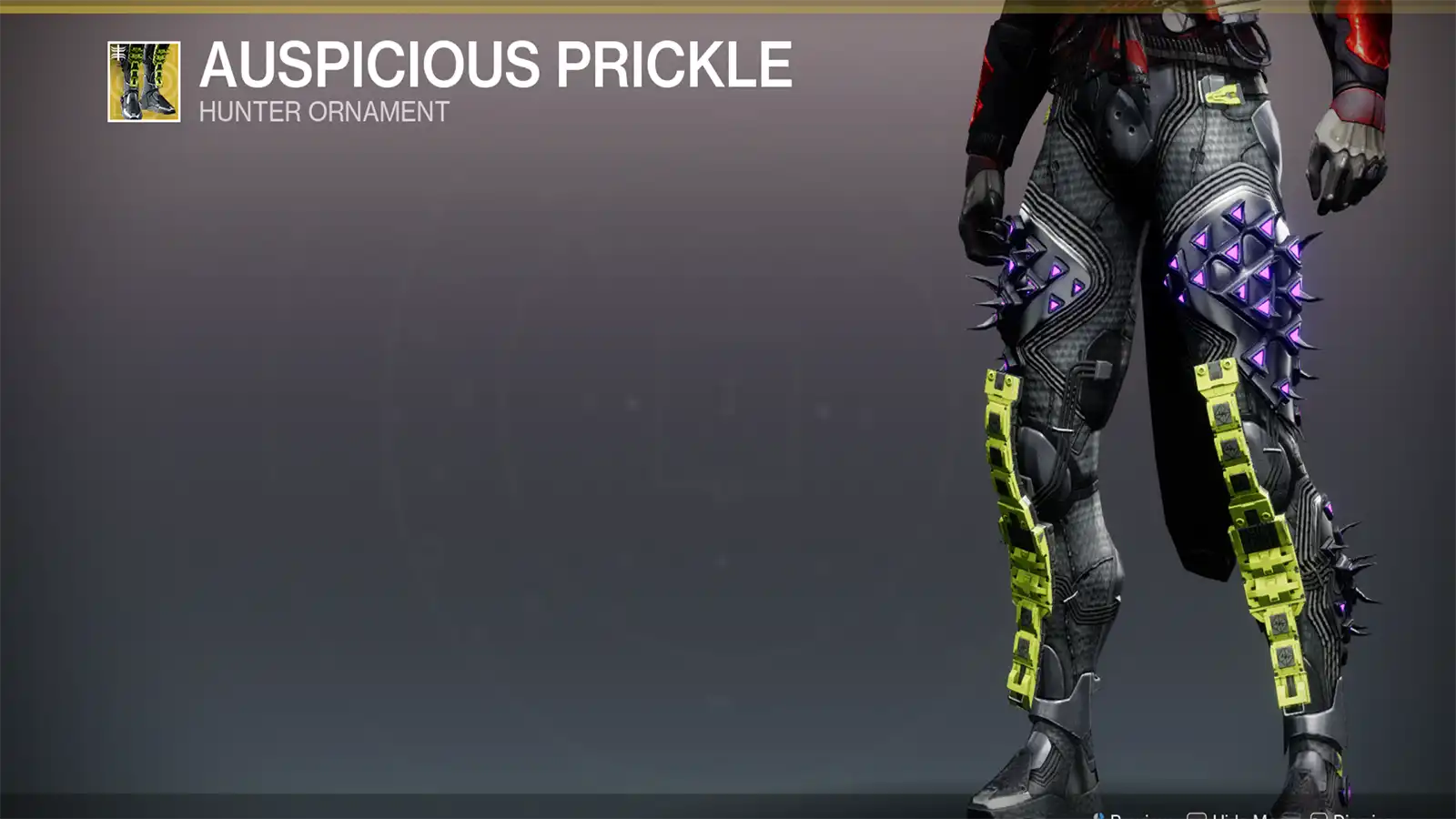Click the Preview prompt icon cluster
Viewport: 1456px width, 819px height.
[1099, 814]
